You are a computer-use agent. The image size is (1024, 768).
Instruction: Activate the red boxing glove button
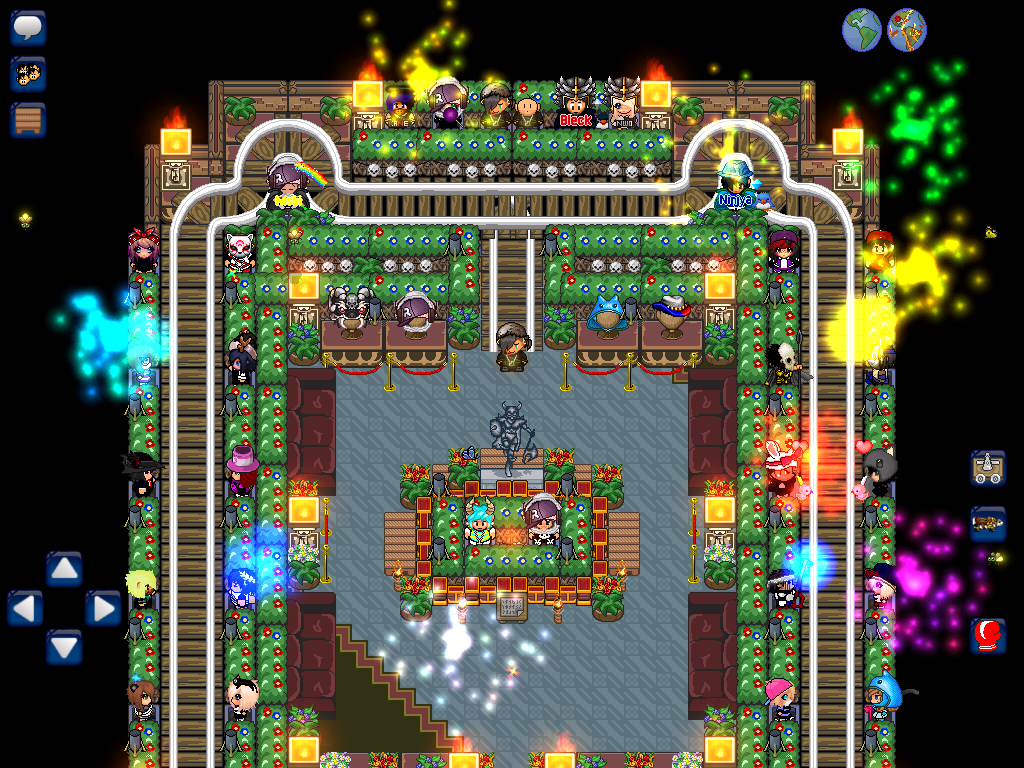click(987, 635)
